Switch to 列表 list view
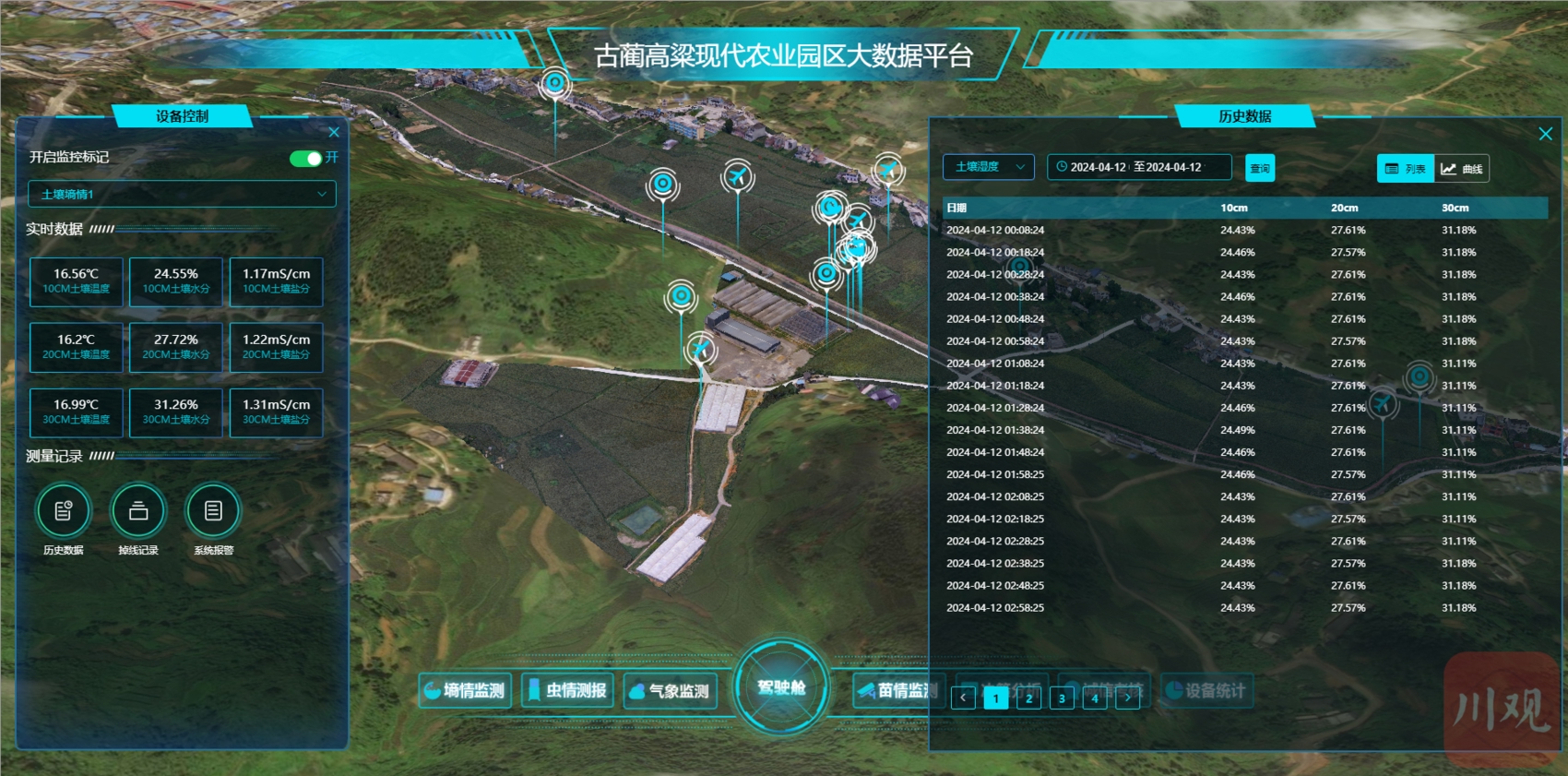 point(1406,169)
